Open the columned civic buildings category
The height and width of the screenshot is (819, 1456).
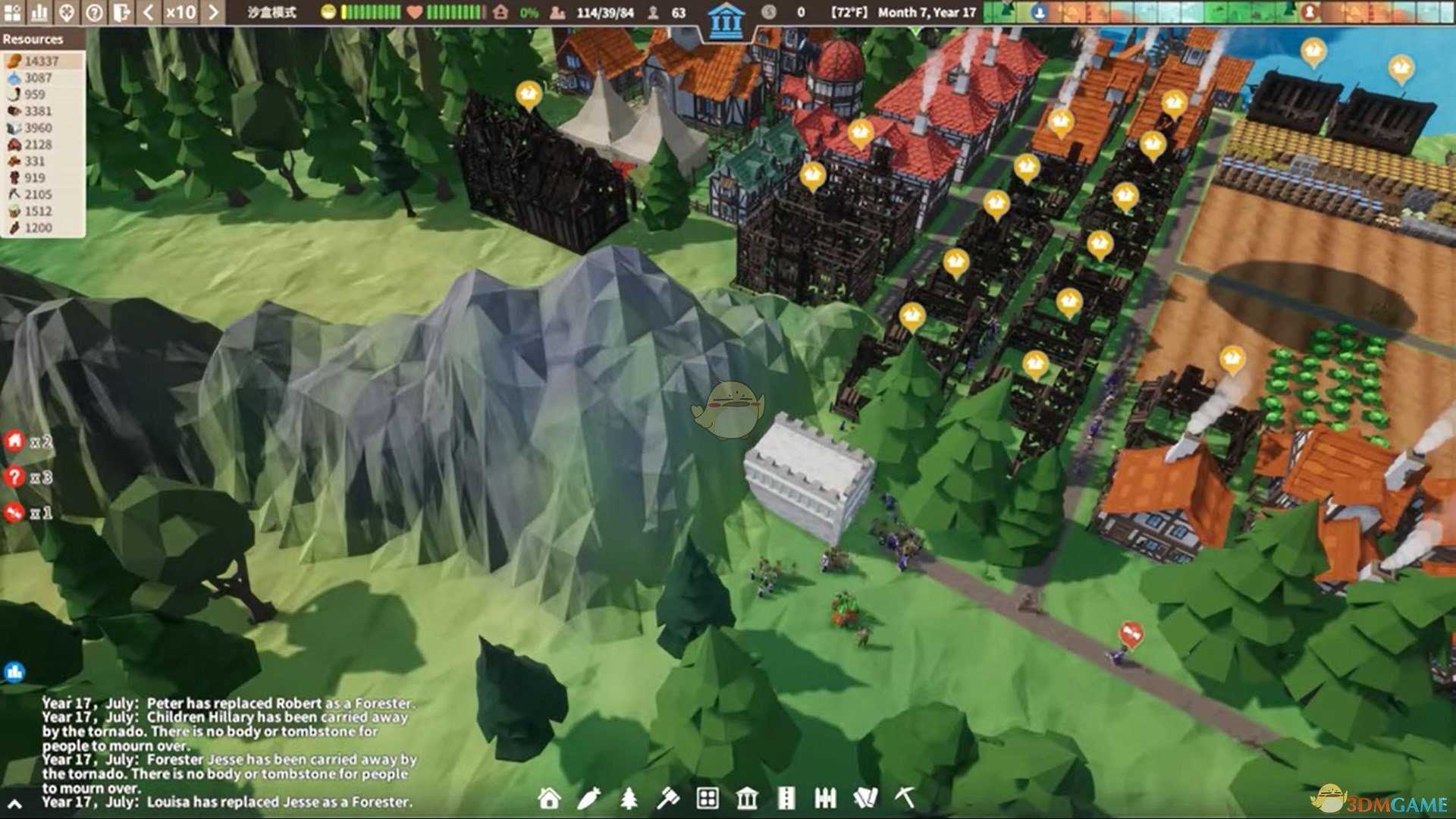click(x=747, y=798)
